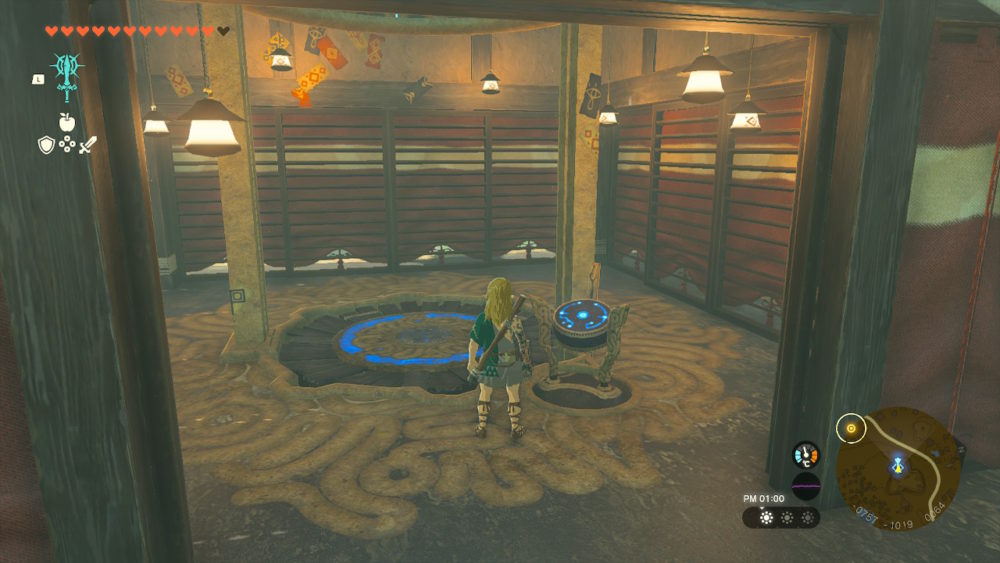Select the apple quick-item icon
The image size is (1000, 563).
(x=67, y=122)
